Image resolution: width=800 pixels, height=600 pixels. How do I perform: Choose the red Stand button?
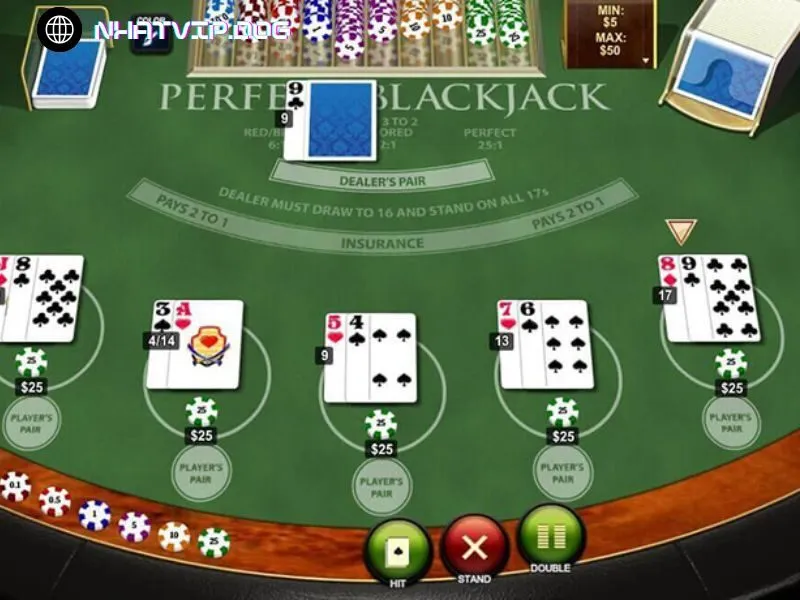tap(474, 547)
